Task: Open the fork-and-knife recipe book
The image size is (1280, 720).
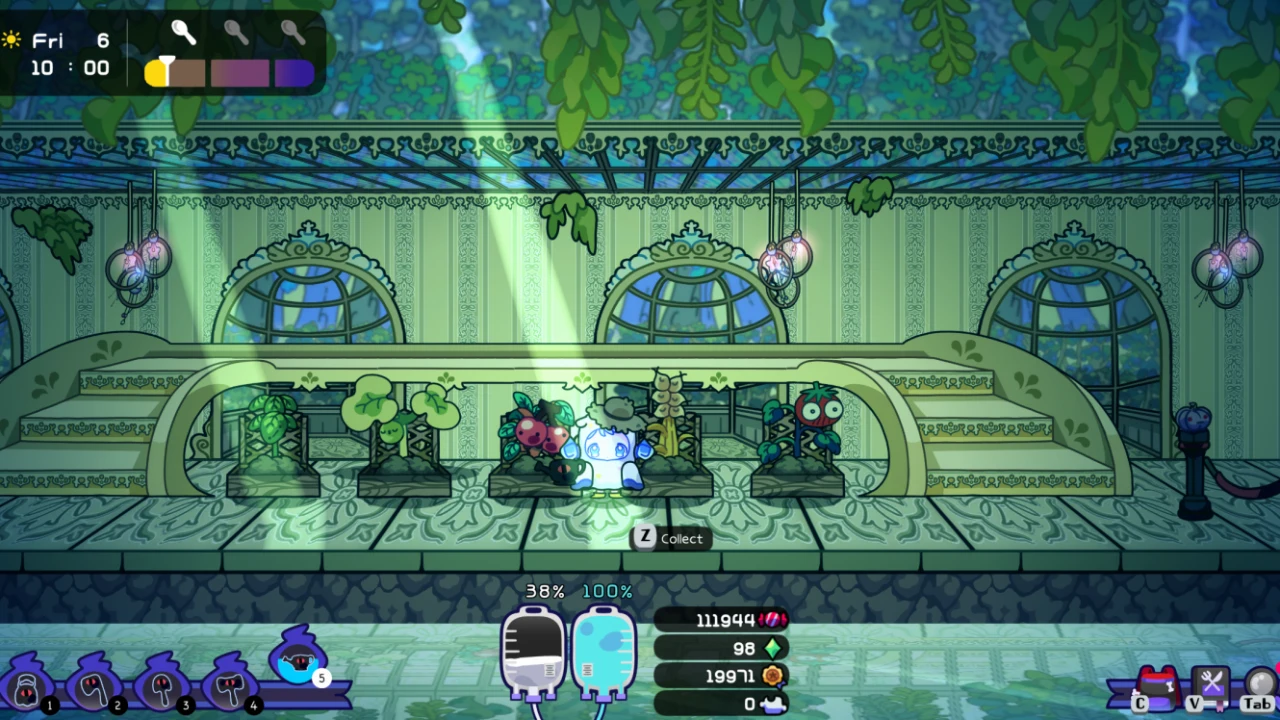Action: click(1212, 684)
